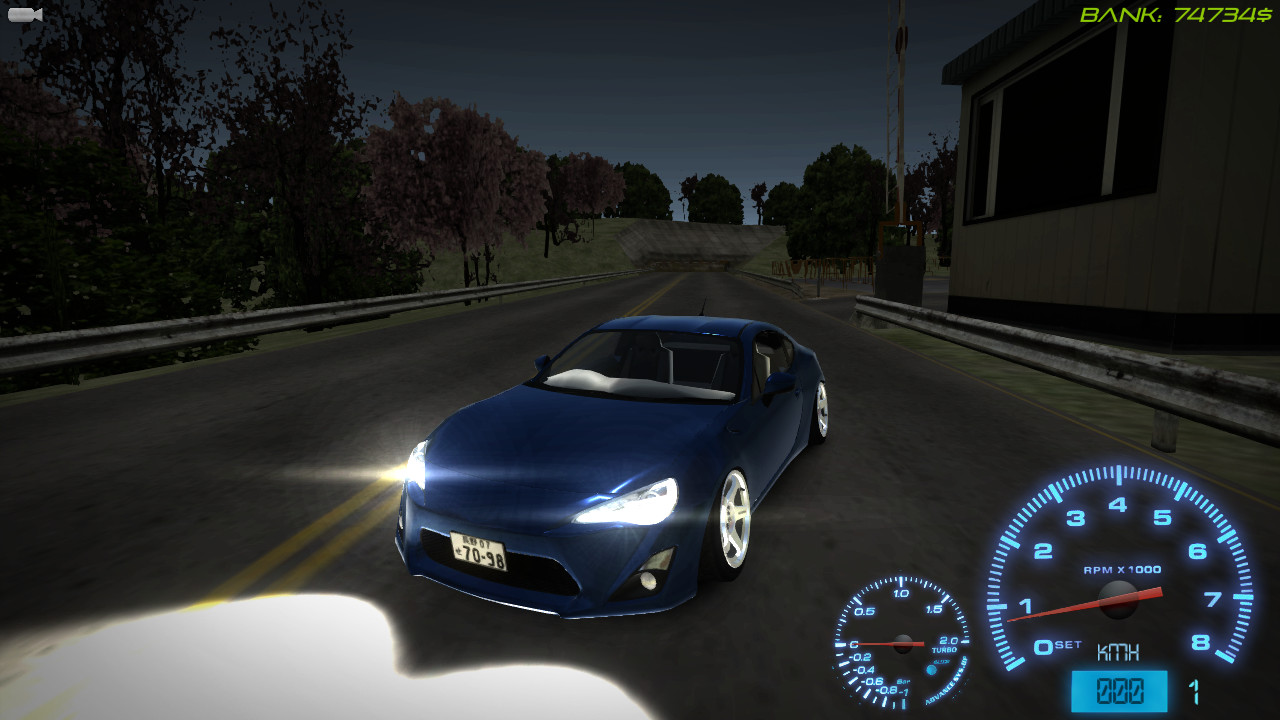Click the tachometer center hub
The image size is (1280, 720).
[1117, 600]
